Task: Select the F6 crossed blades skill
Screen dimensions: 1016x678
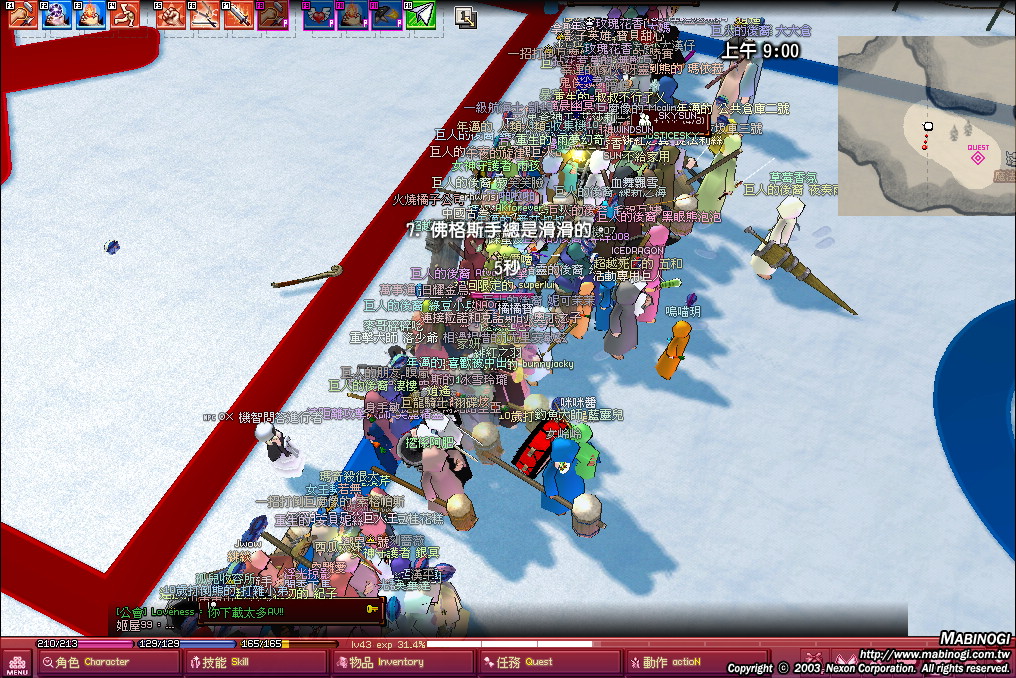Action: (205, 14)
